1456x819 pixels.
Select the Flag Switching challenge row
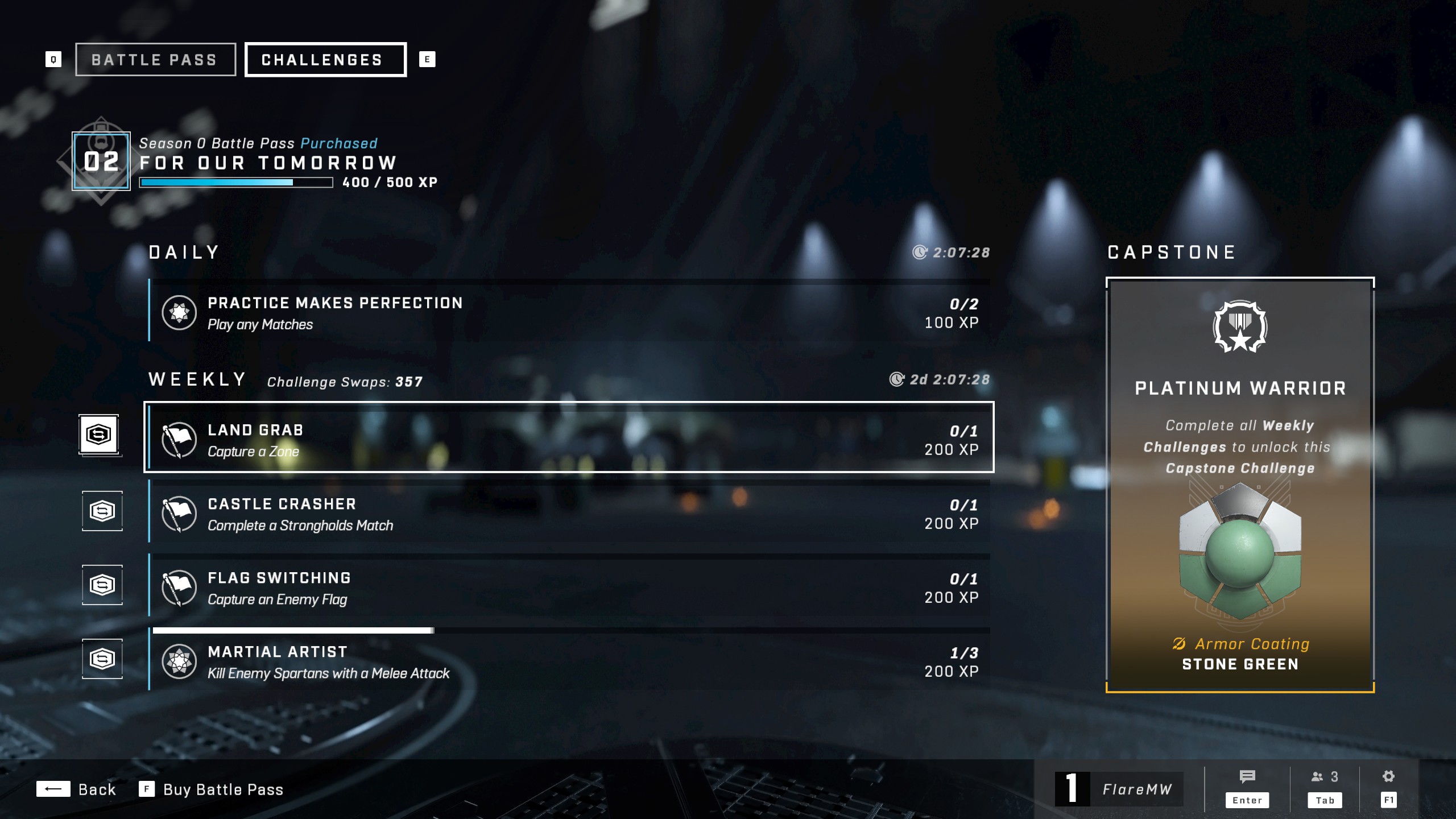tap(569, 586)
